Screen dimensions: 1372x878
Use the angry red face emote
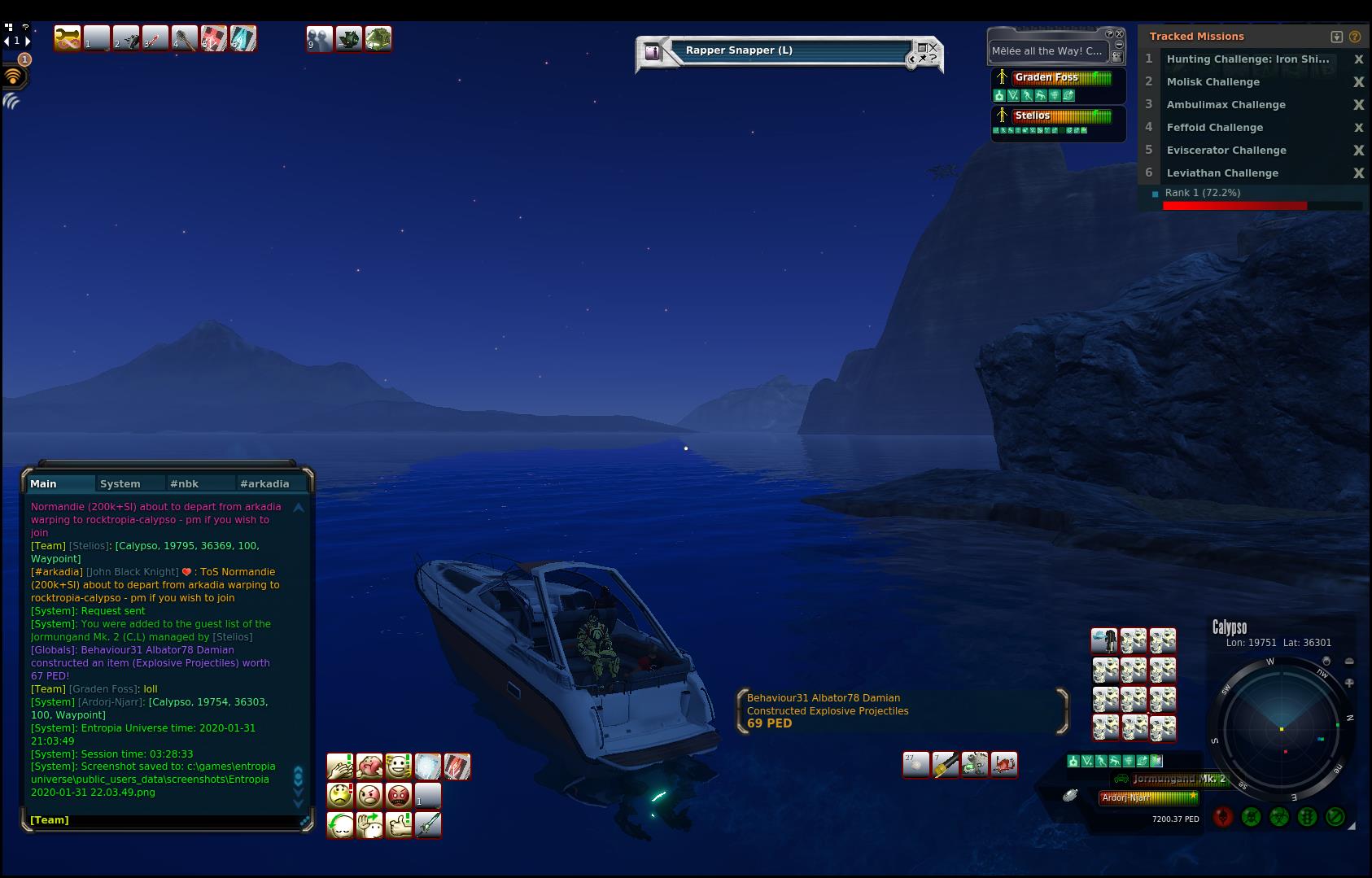(x=399, y=795)
